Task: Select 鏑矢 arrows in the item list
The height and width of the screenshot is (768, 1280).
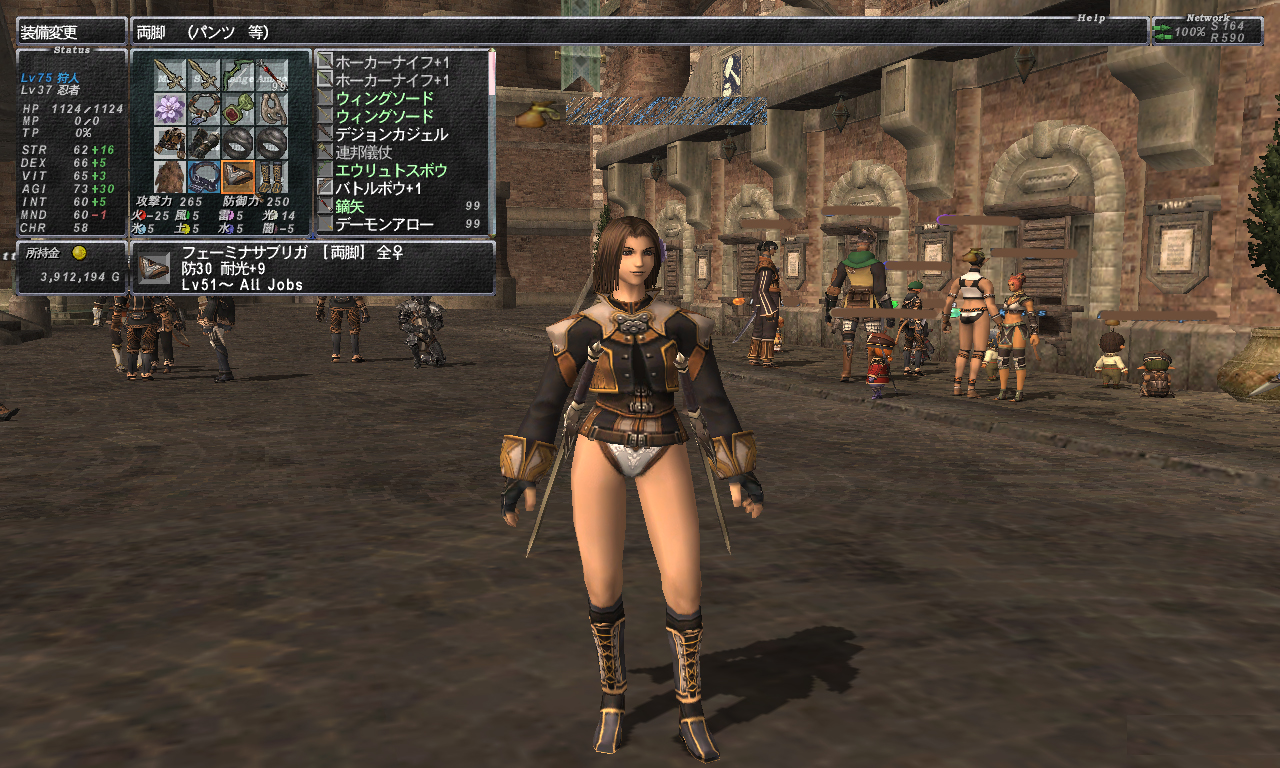Action: tap(350, 206)
